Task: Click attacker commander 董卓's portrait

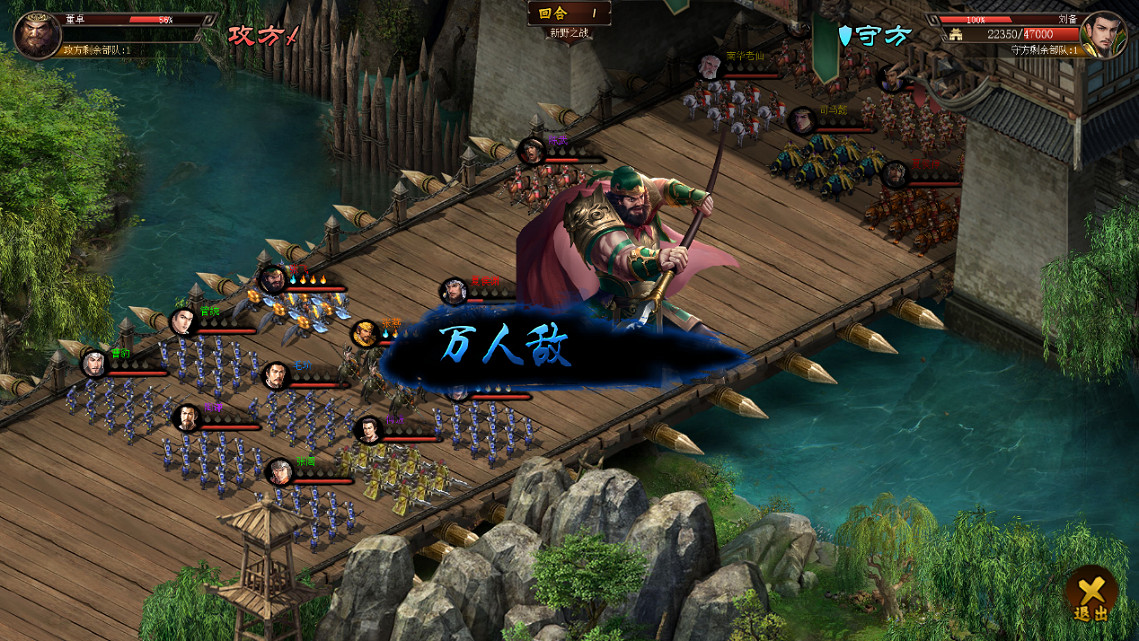Action: pos(37,35)
